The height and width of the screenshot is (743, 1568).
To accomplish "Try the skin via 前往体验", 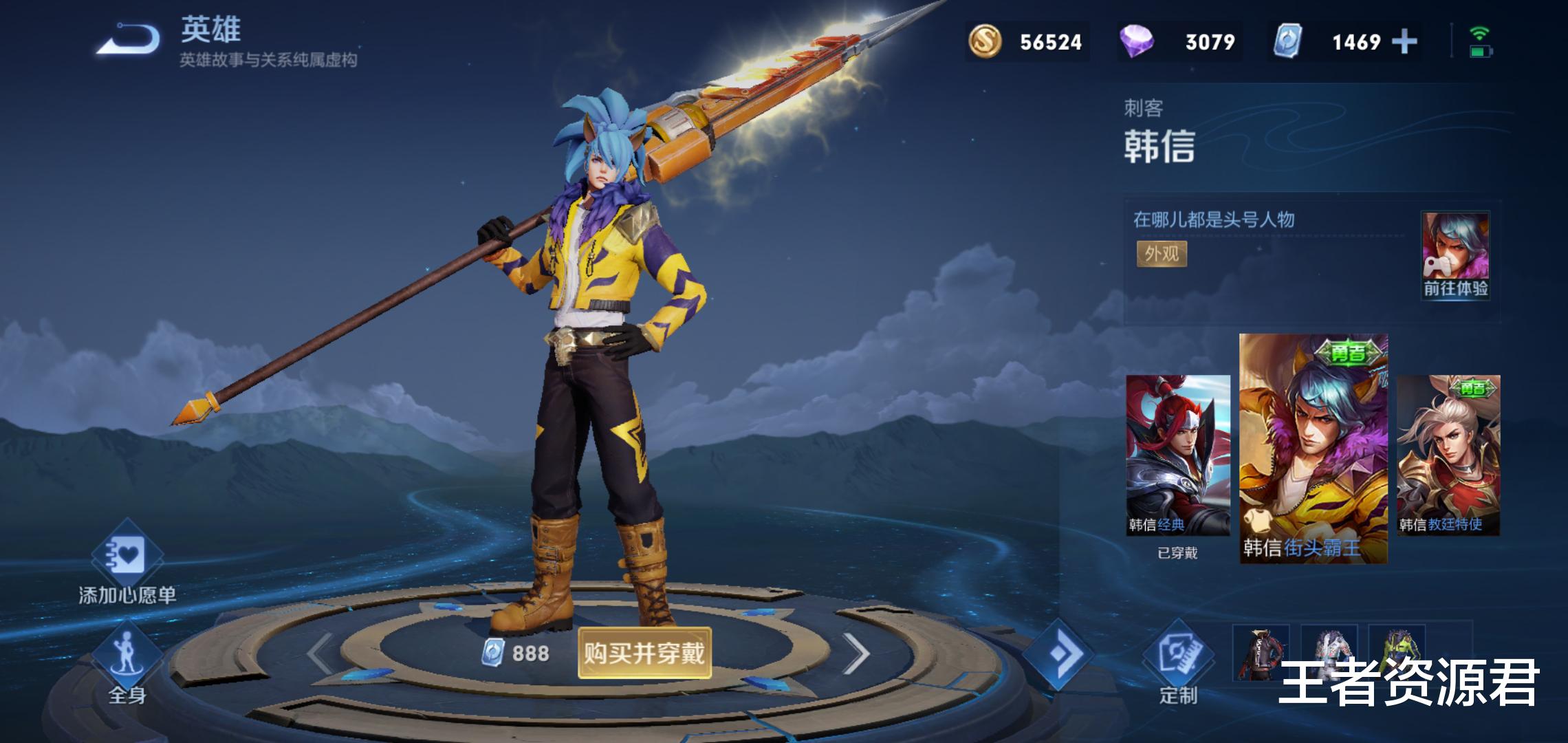I will [1455, 256].
